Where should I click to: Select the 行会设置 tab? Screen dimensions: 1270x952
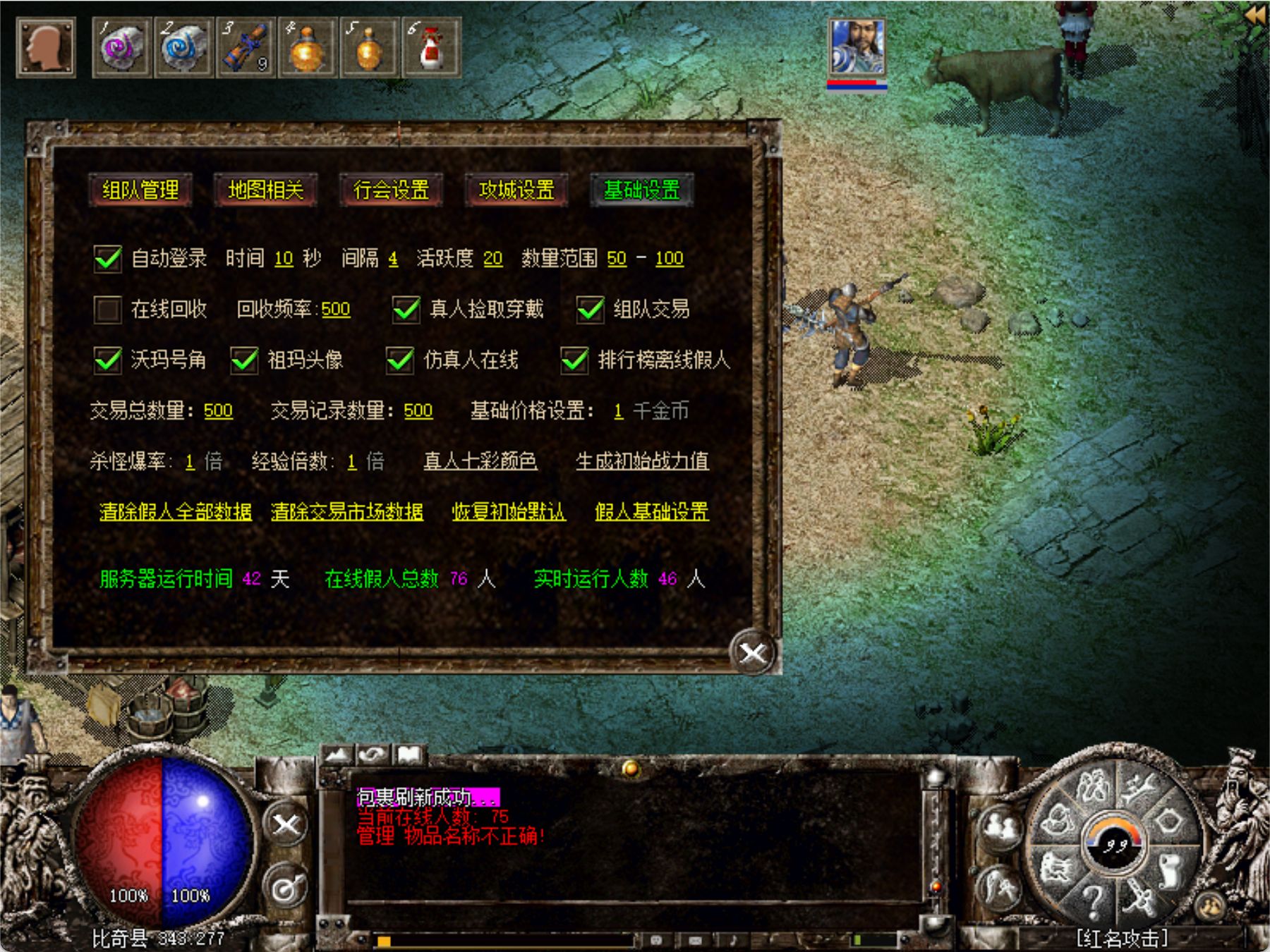click(391, 190)
